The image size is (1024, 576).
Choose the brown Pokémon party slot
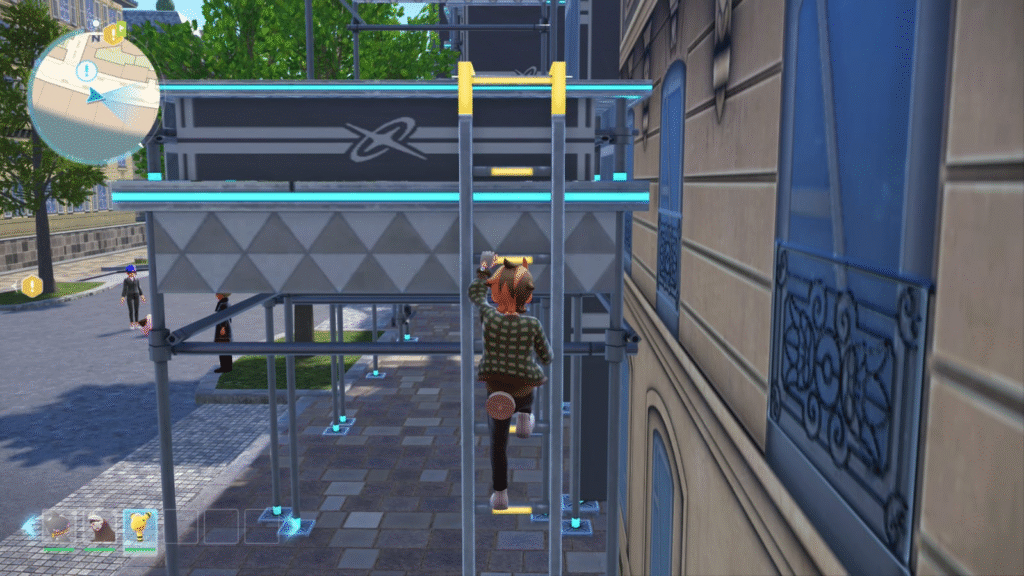[100, 526]
